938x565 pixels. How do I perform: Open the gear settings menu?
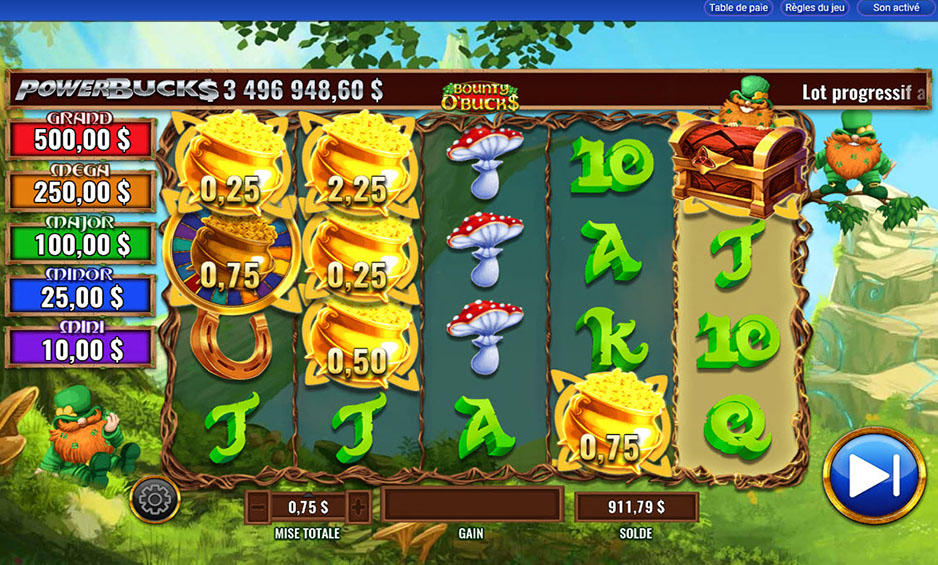(x=155, y=498)
